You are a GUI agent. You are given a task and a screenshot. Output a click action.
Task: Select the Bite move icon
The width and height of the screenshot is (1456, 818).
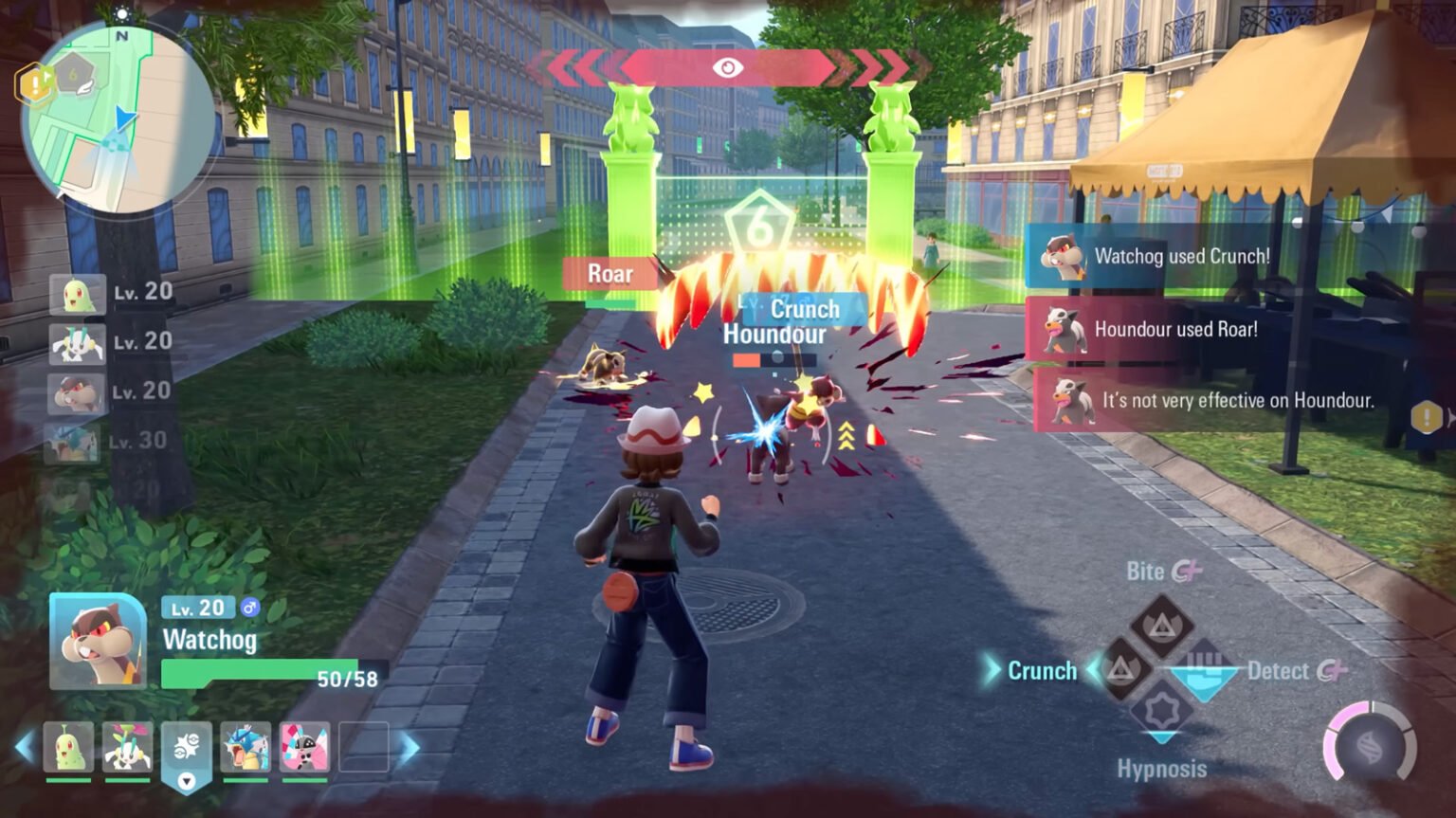[x=1161, y=626]
